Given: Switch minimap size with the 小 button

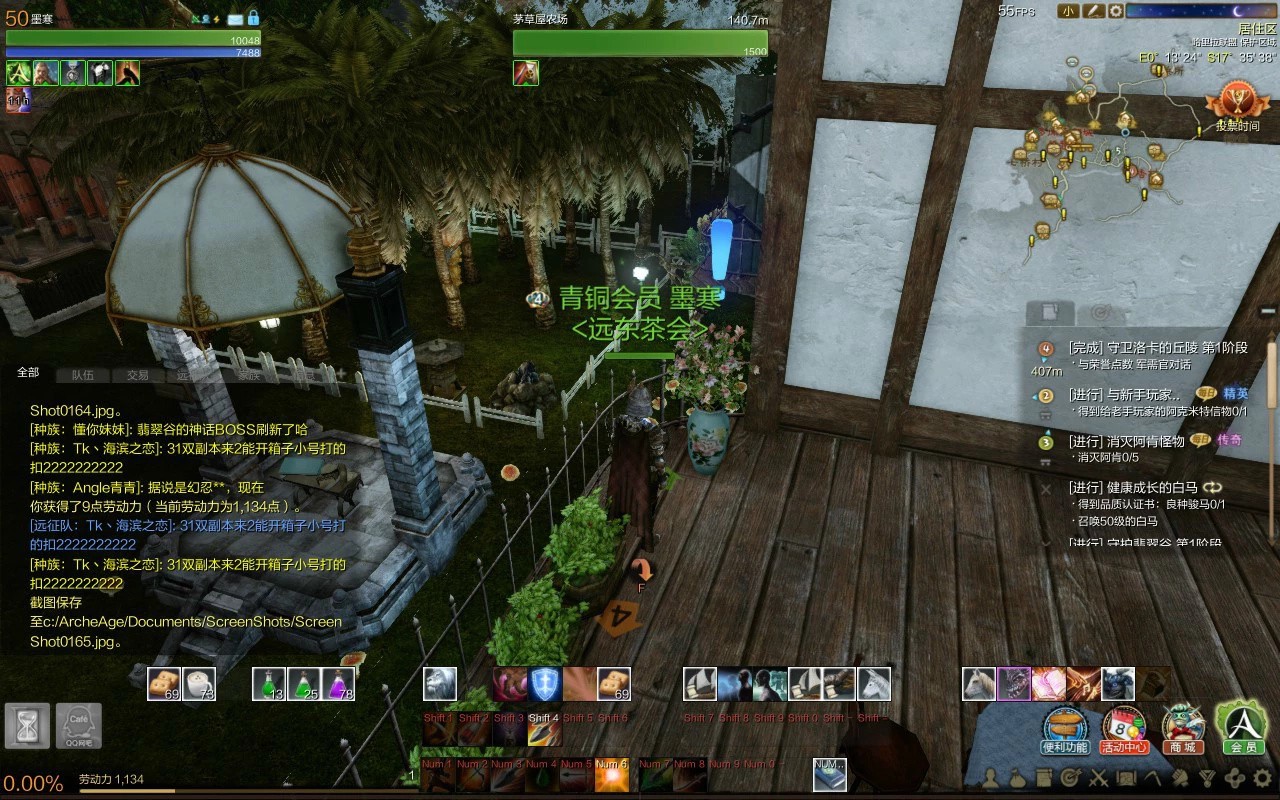Looking at the screenshot, I should tap(1068, 11).
